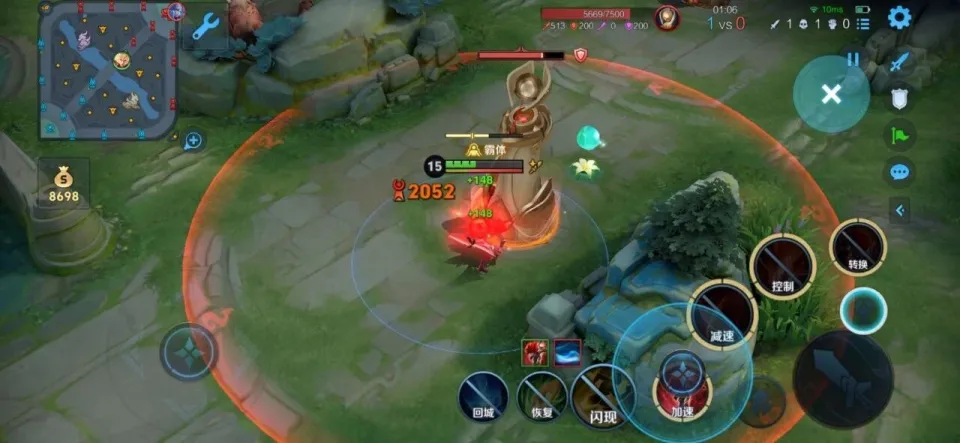Viewport: 960px width, 443px height.
Task: Send the green flag gather signal
Action: tap(900, 135)
